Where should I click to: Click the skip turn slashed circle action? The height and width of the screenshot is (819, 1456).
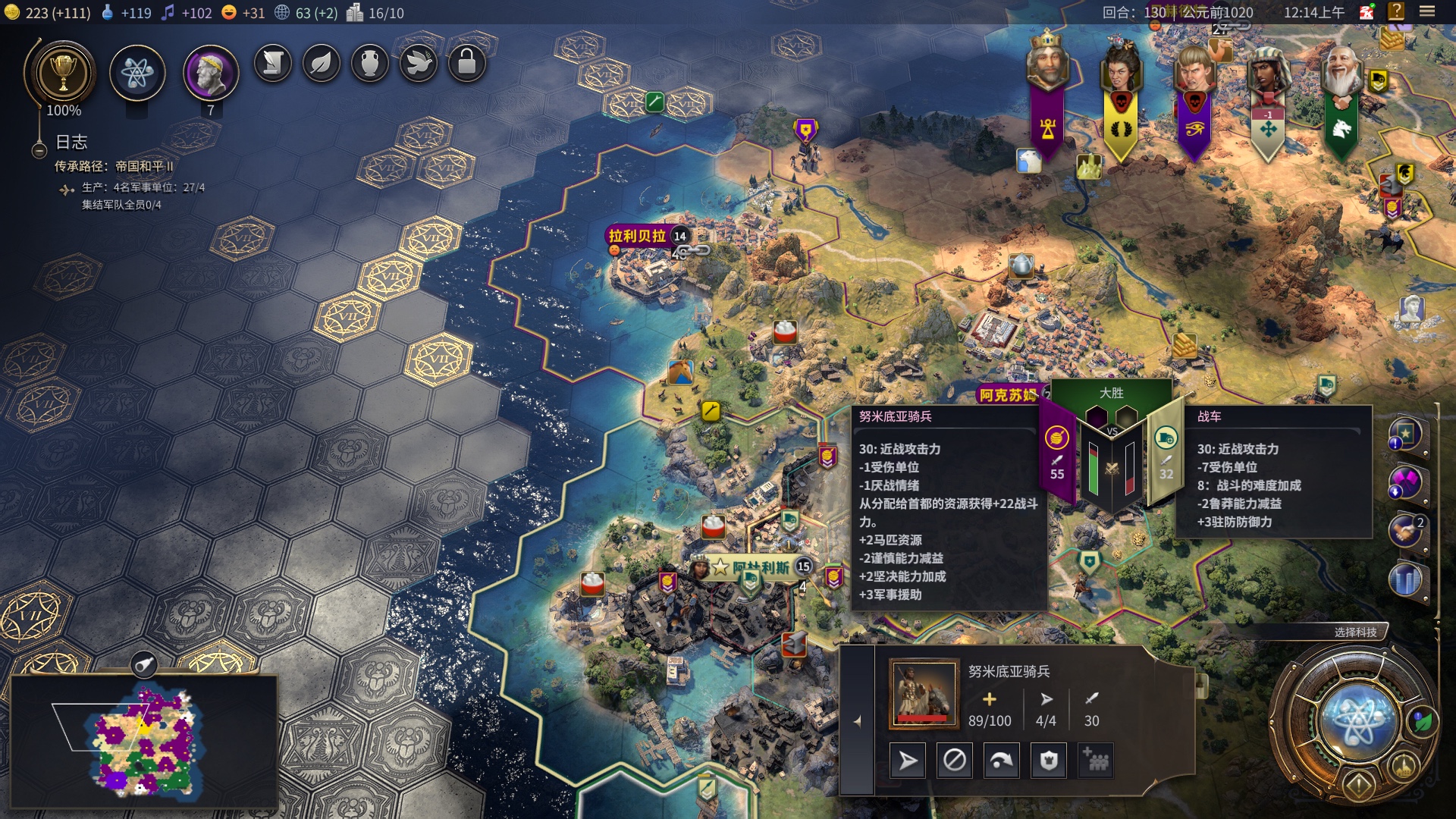(x=955, y=760)
